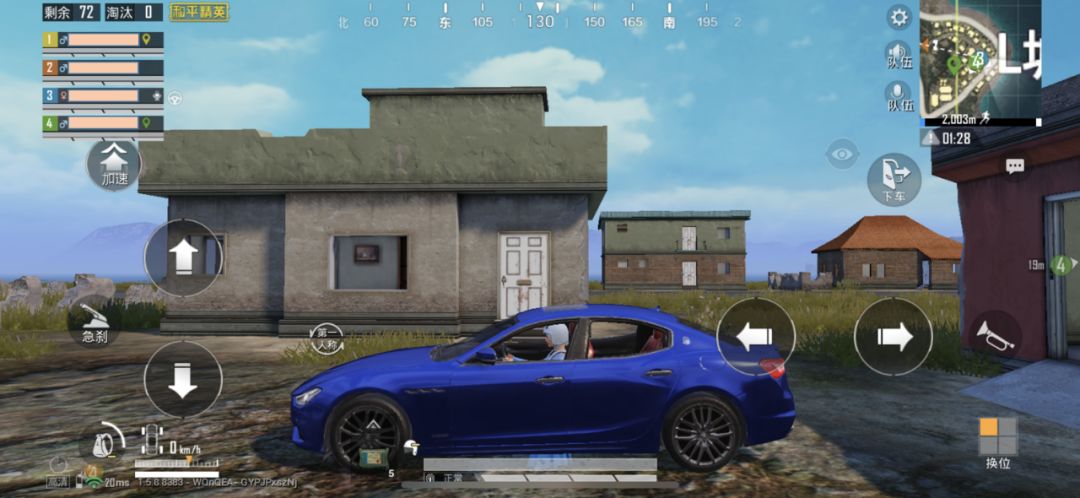1080x498 pixels.
Task: Open the settings gear icon
Action: point(899,17)
